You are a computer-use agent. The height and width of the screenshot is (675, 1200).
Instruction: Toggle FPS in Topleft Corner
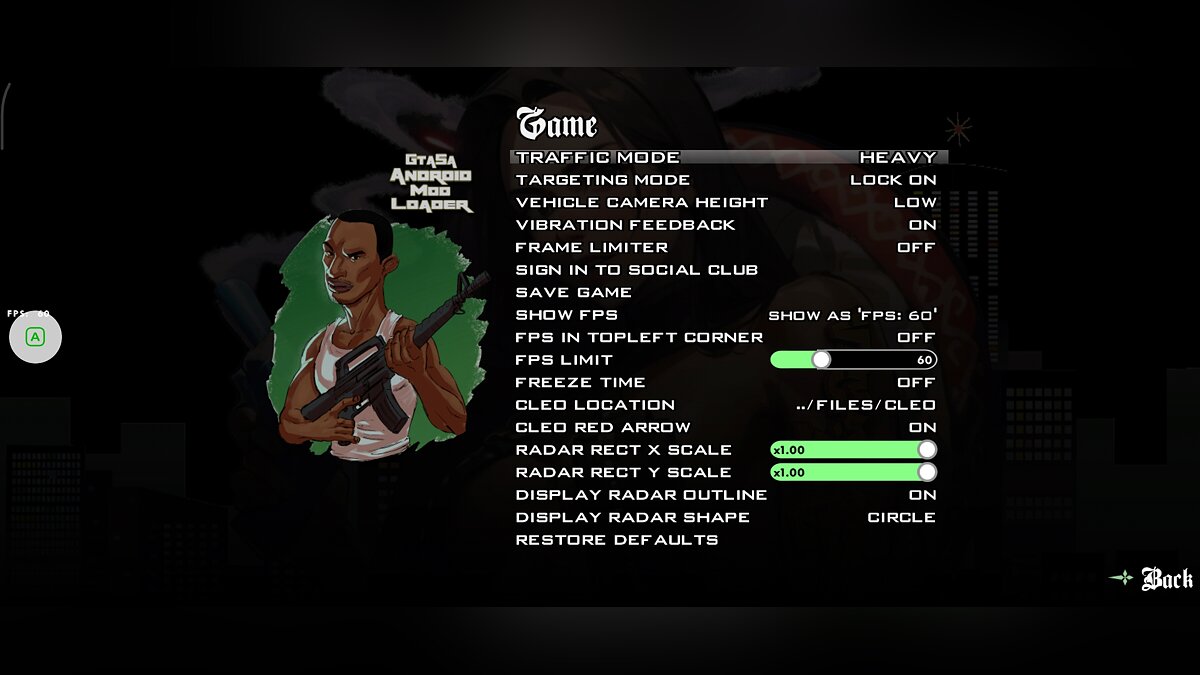pyautogui.click(x=727, y=337)
